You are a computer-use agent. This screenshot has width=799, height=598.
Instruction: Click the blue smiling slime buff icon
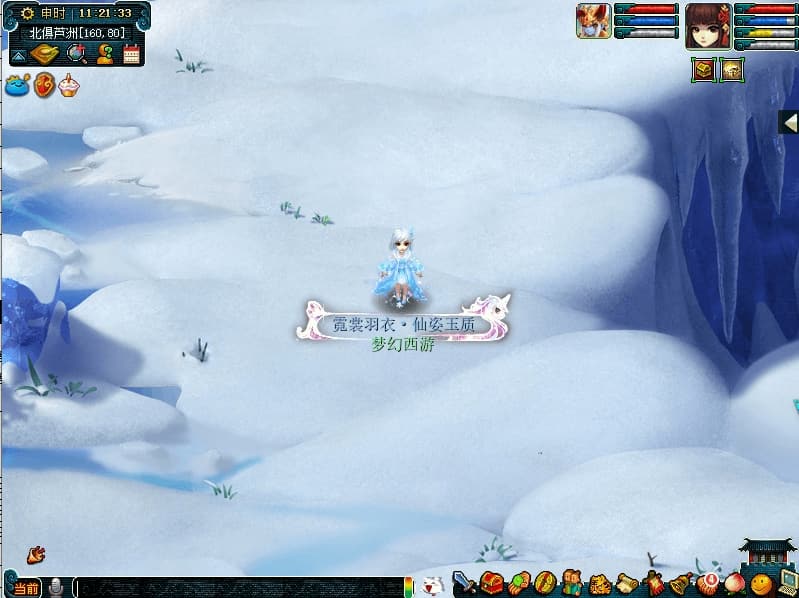pyautogui.click(x=18, y=86)
